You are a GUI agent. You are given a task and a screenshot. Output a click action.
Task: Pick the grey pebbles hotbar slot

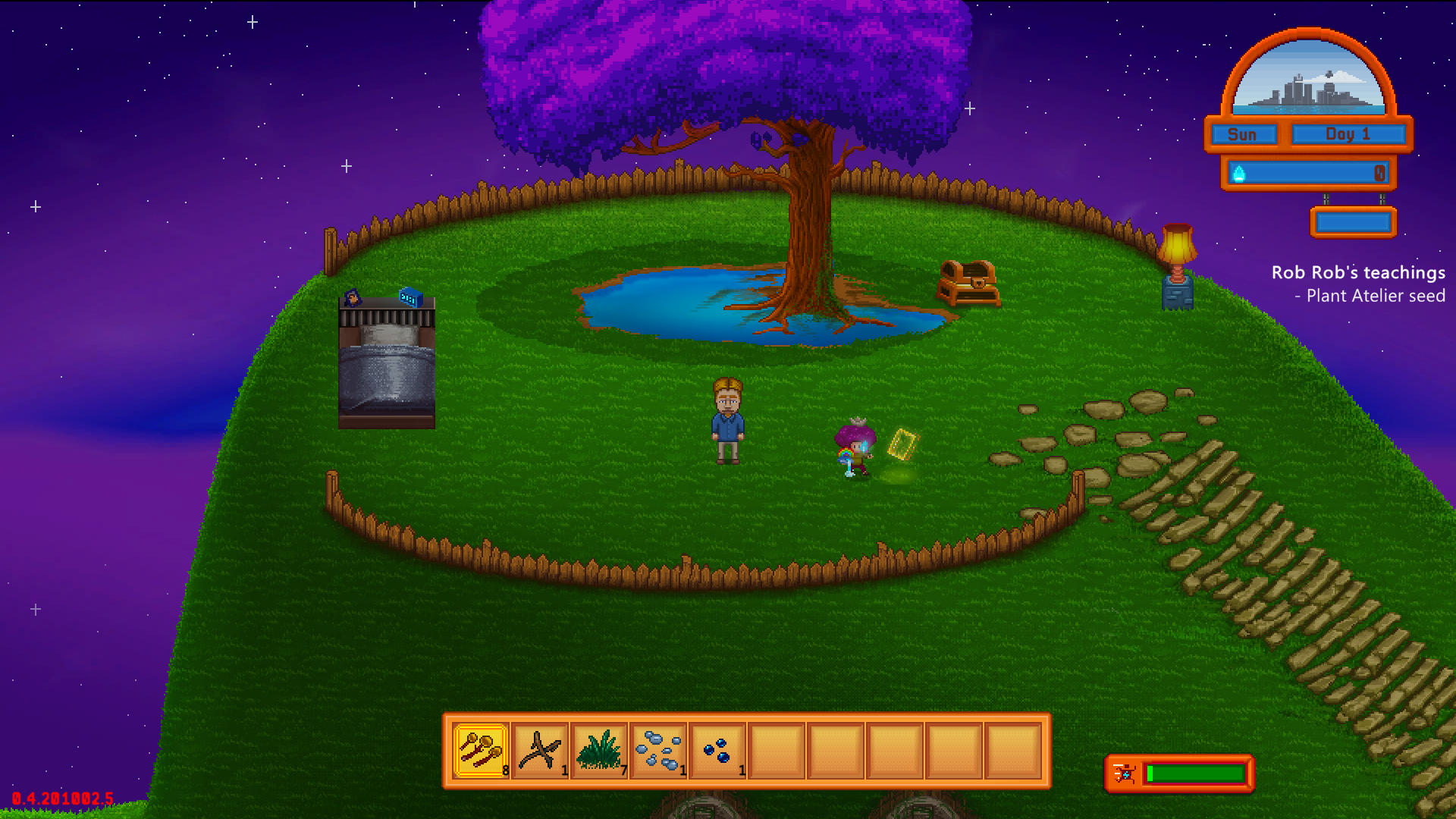[658, 751]
